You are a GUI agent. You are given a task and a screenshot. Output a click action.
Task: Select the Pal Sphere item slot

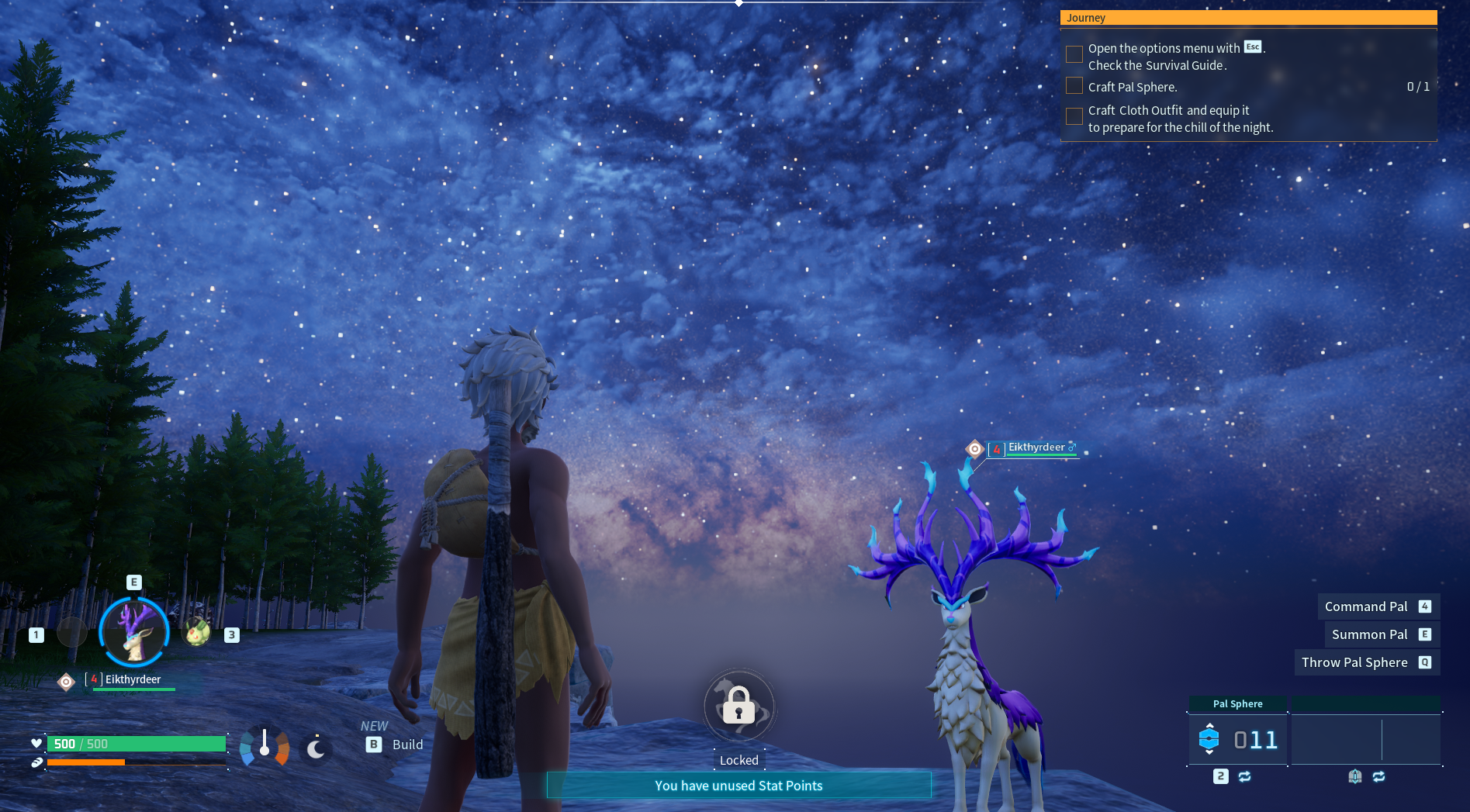pos(1237,739)
